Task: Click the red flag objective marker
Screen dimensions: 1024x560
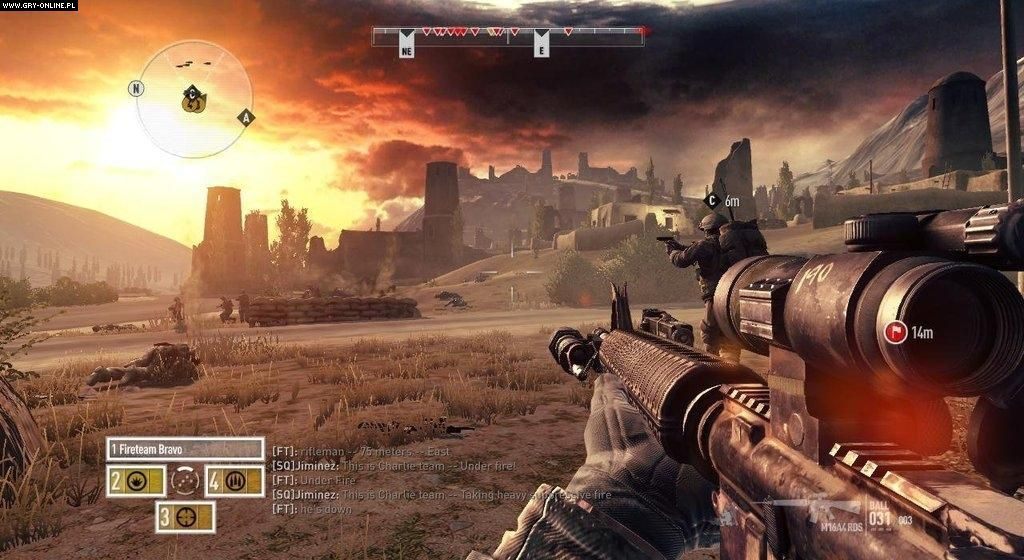Action: pos(895,332)
